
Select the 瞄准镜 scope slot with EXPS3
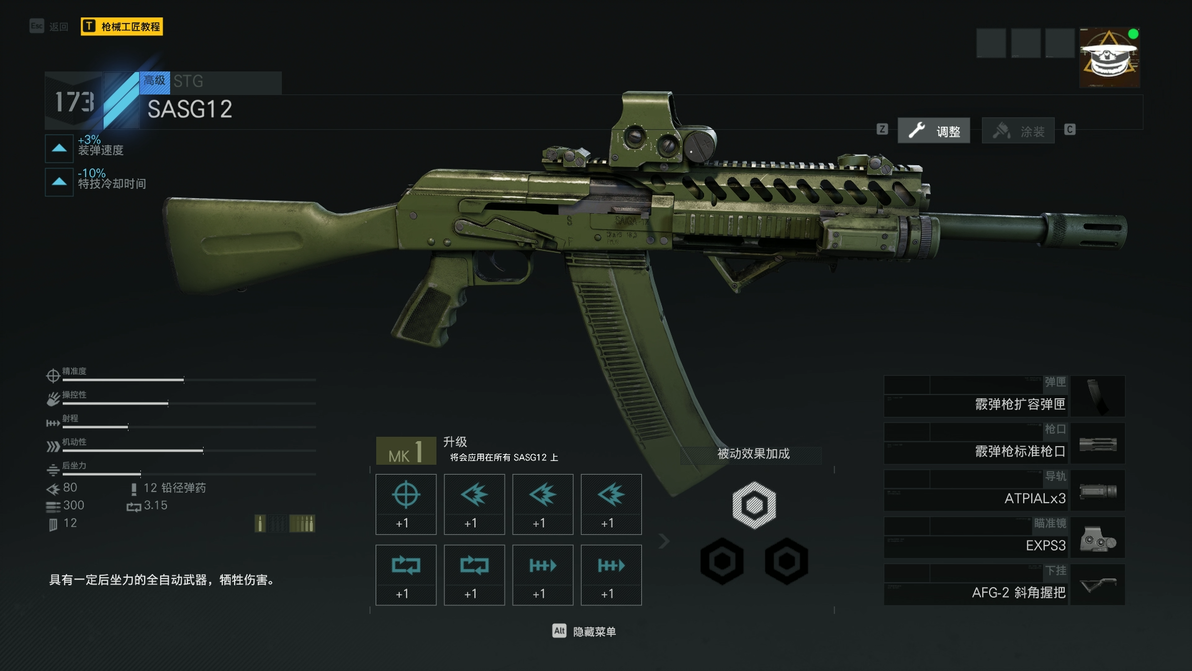tap(1004, 538)
